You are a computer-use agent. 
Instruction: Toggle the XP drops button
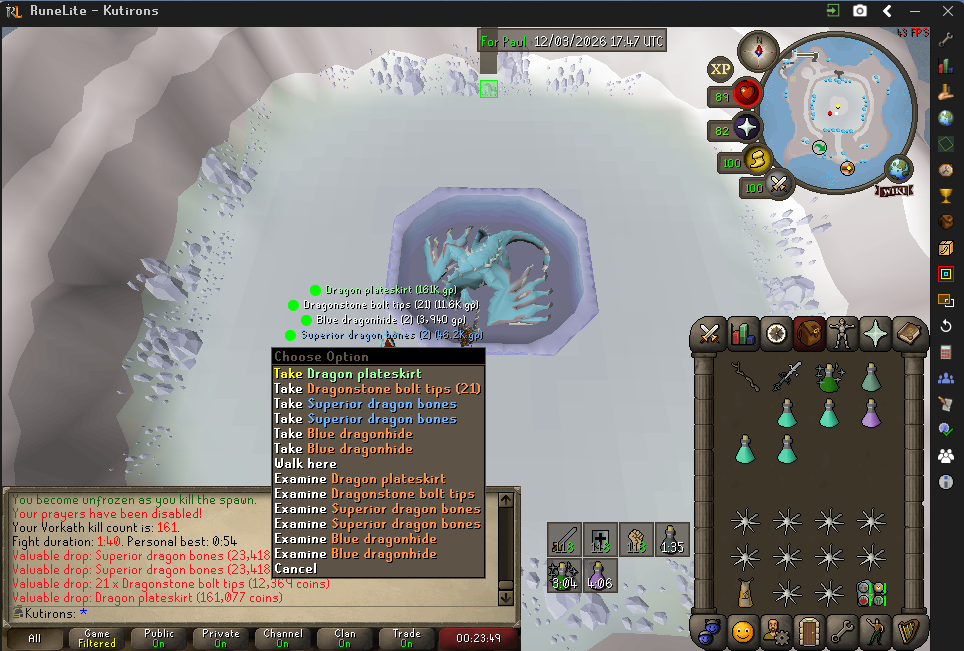tap(720, 69)
